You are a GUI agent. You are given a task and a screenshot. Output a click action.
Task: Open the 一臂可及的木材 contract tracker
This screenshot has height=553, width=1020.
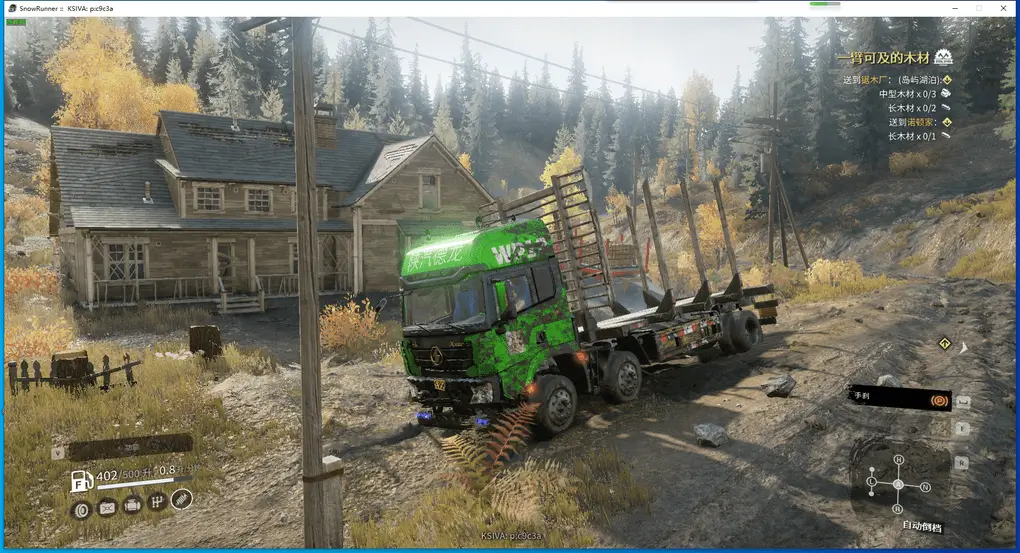tap(893, 59)
